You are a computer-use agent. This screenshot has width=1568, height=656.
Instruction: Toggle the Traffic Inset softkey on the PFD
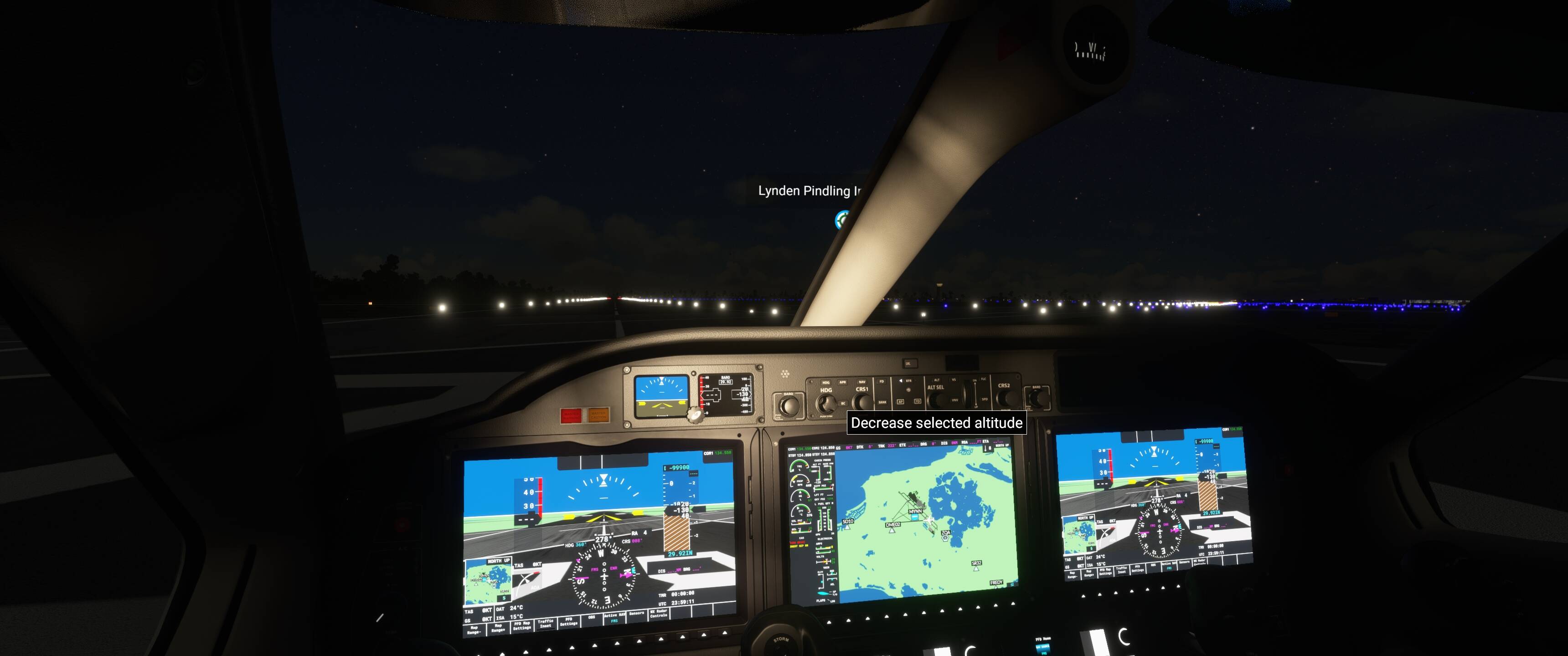click(x=547, y=624)
